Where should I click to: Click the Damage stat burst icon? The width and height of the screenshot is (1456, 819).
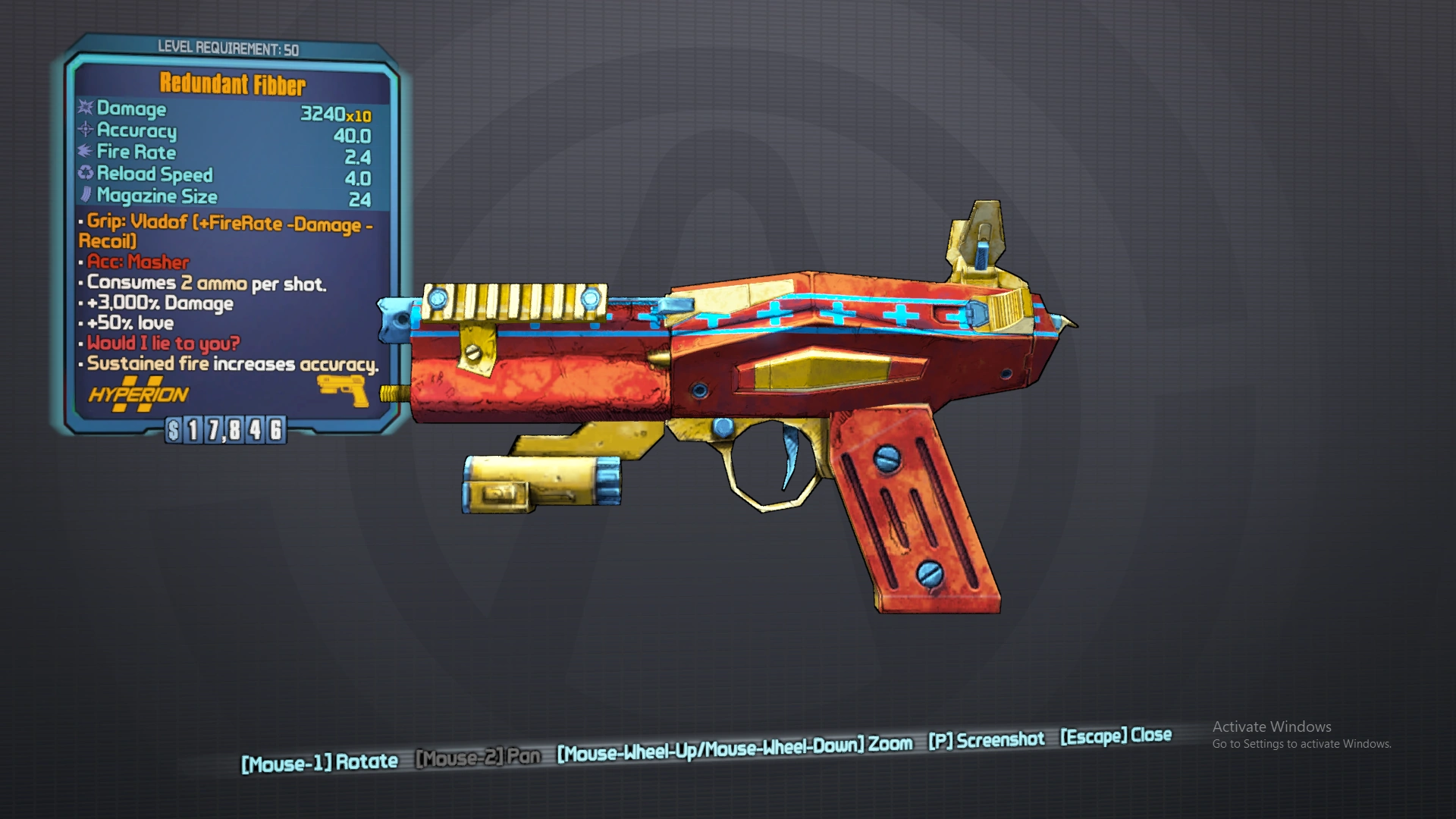83,109
